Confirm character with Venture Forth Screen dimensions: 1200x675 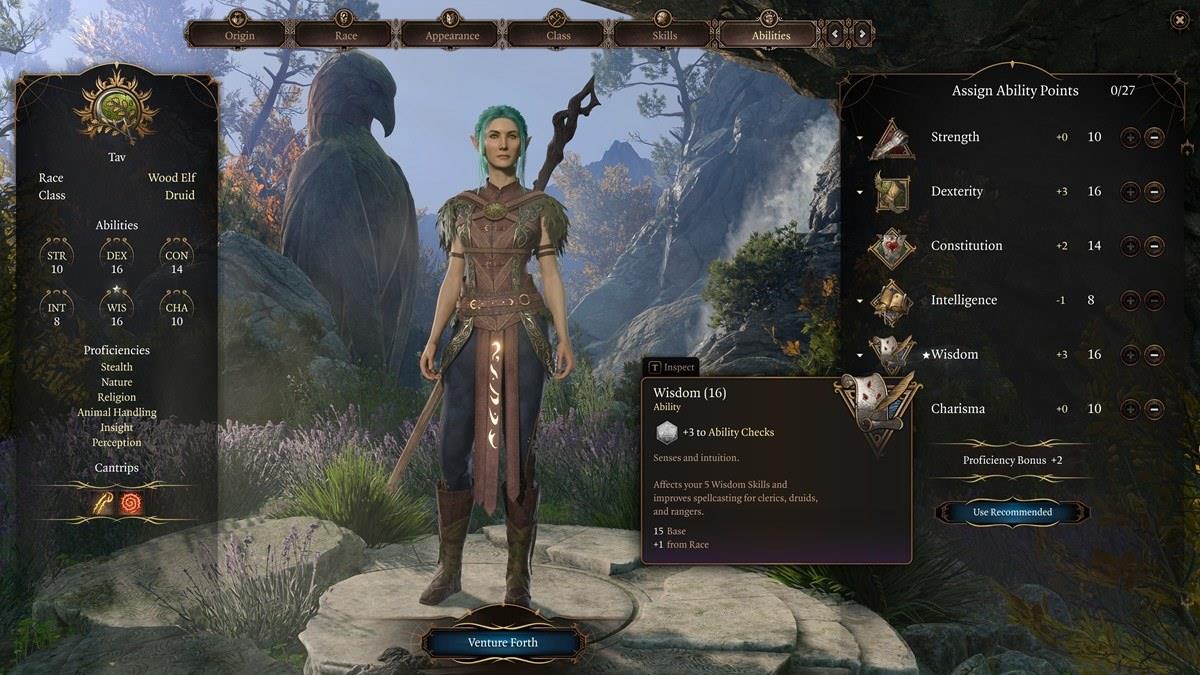(502, 642)
